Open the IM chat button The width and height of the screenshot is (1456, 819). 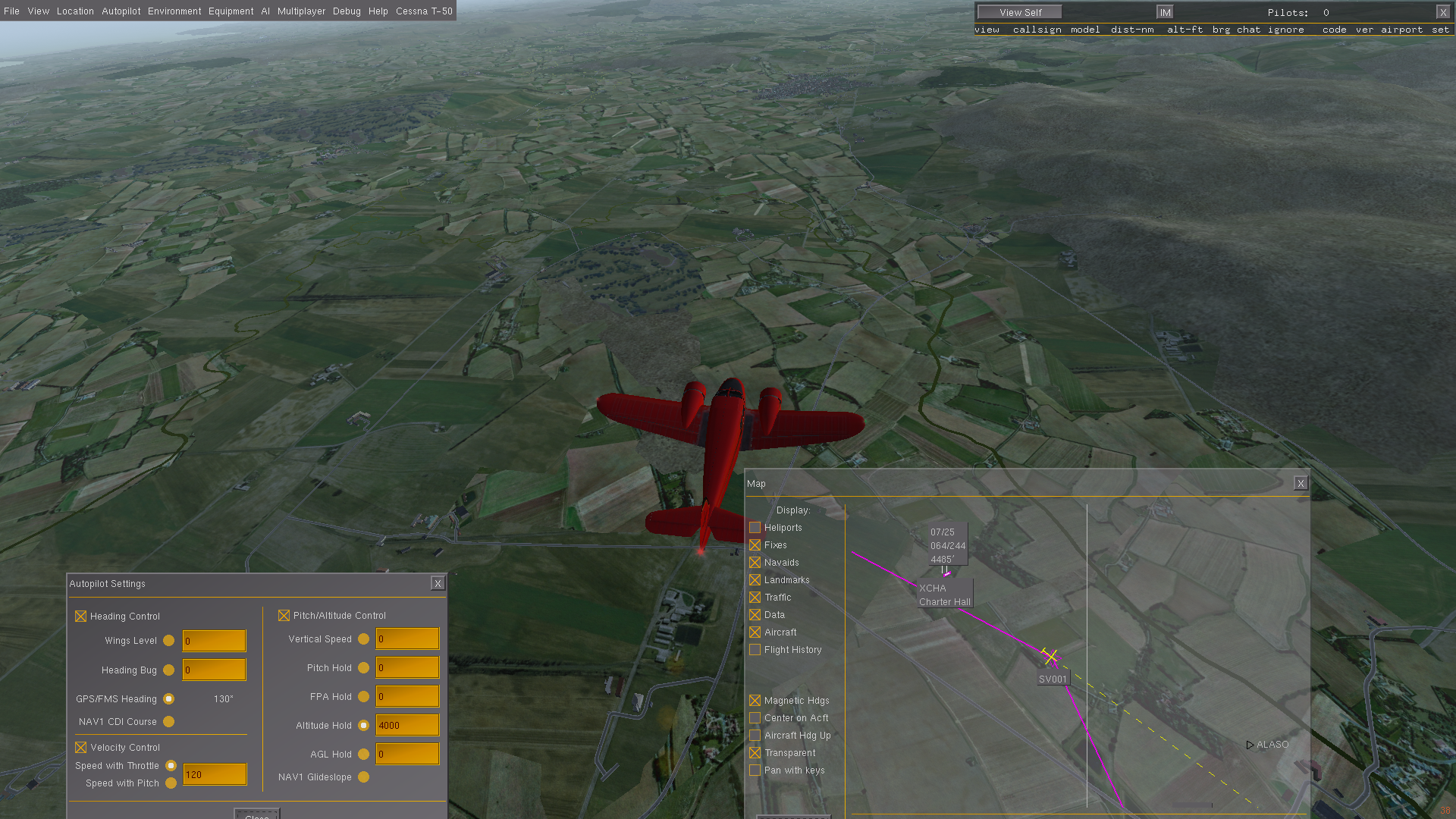pyautogui.click(x=1165, y=12)
